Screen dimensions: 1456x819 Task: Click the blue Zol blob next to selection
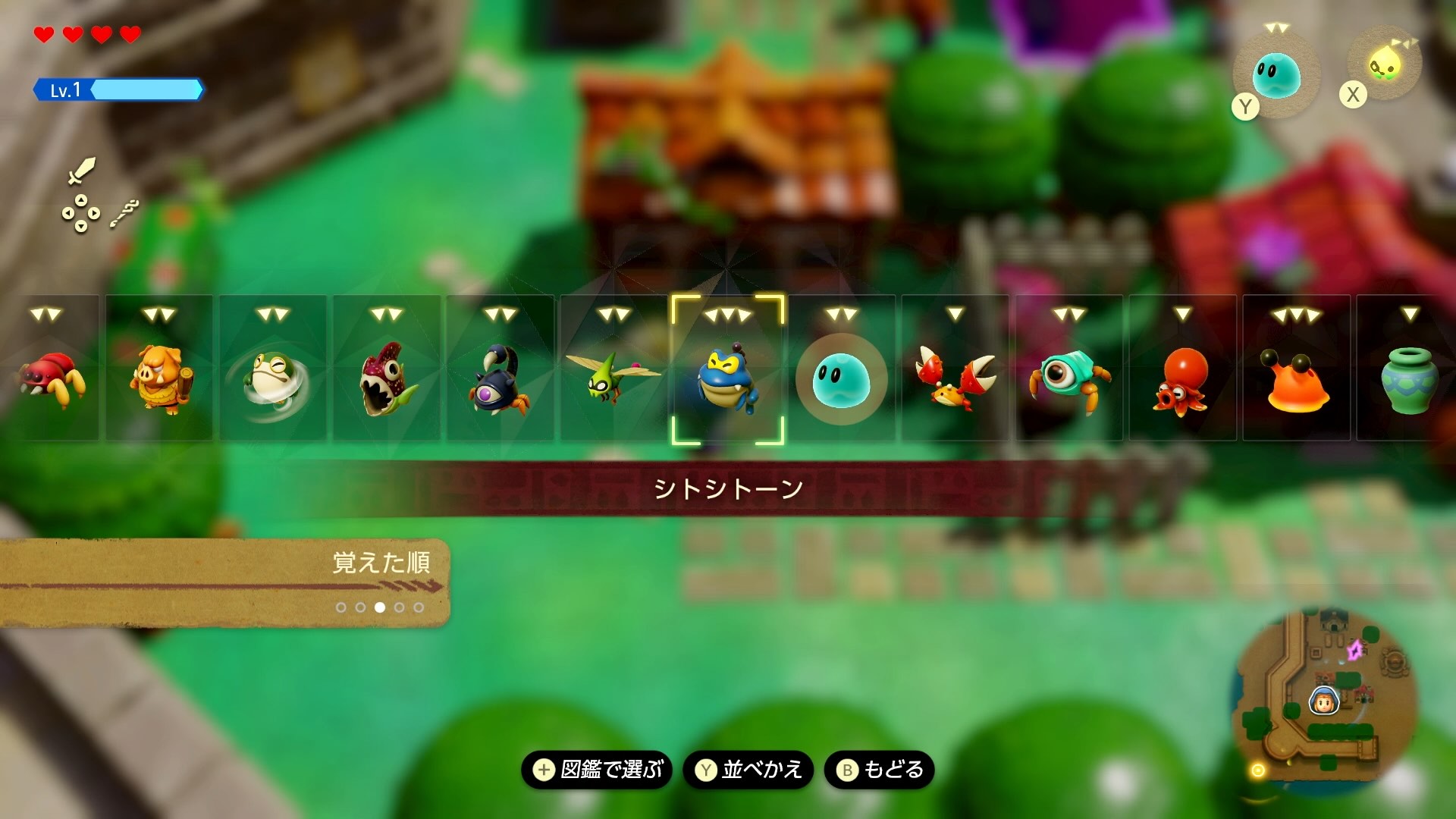[842, 379]
